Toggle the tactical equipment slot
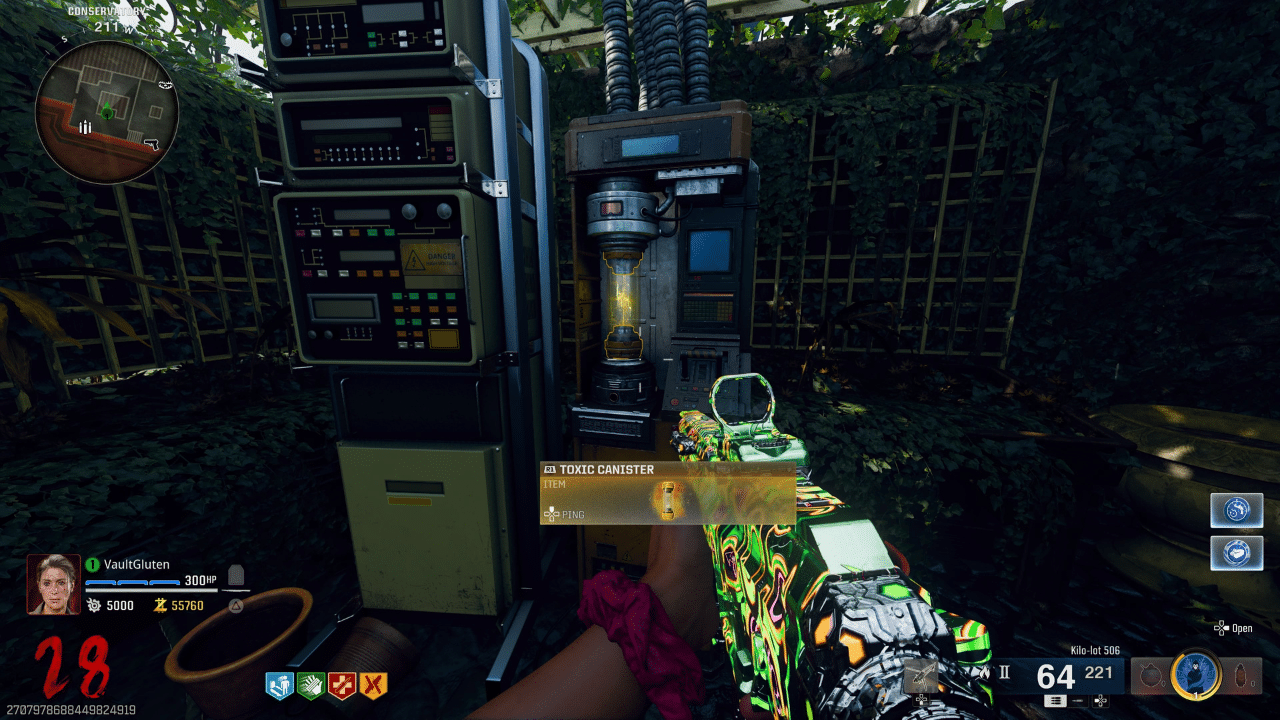 (x=1240, y=676)
